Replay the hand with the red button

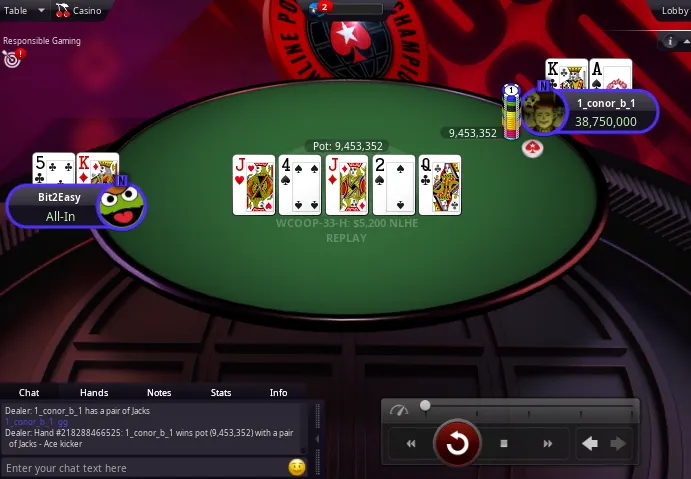click(457, 443)
